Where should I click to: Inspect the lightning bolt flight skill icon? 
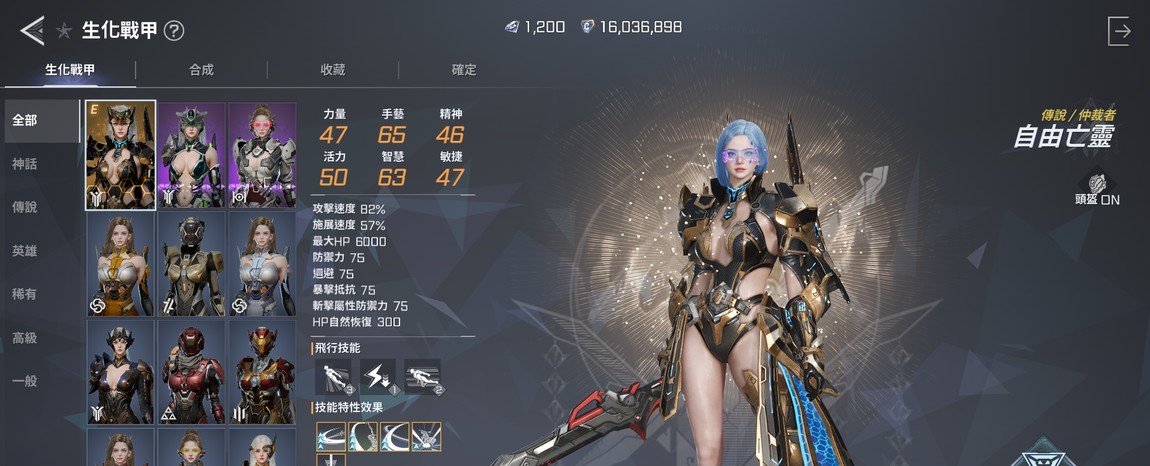(x=377, y=376)
